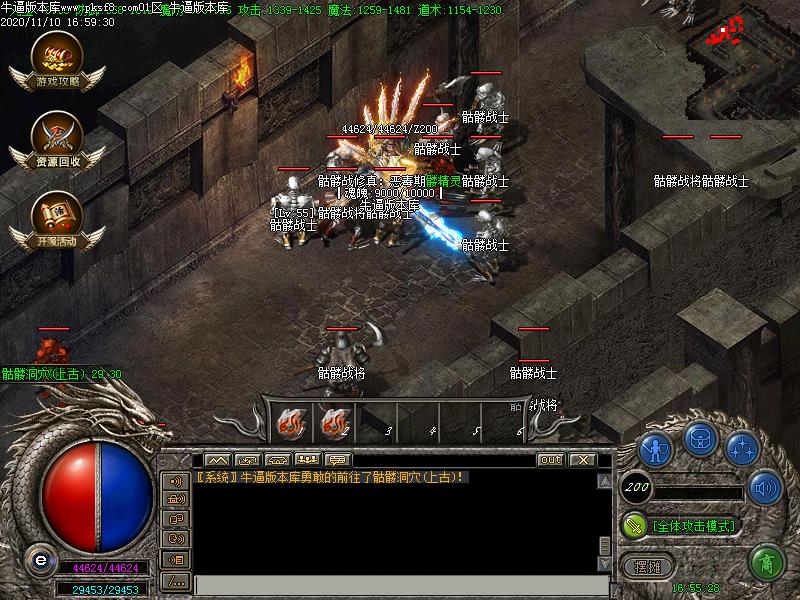Click the 摆摊 stall button
This screenshot has height=600, width=800.
click(648, 564)
